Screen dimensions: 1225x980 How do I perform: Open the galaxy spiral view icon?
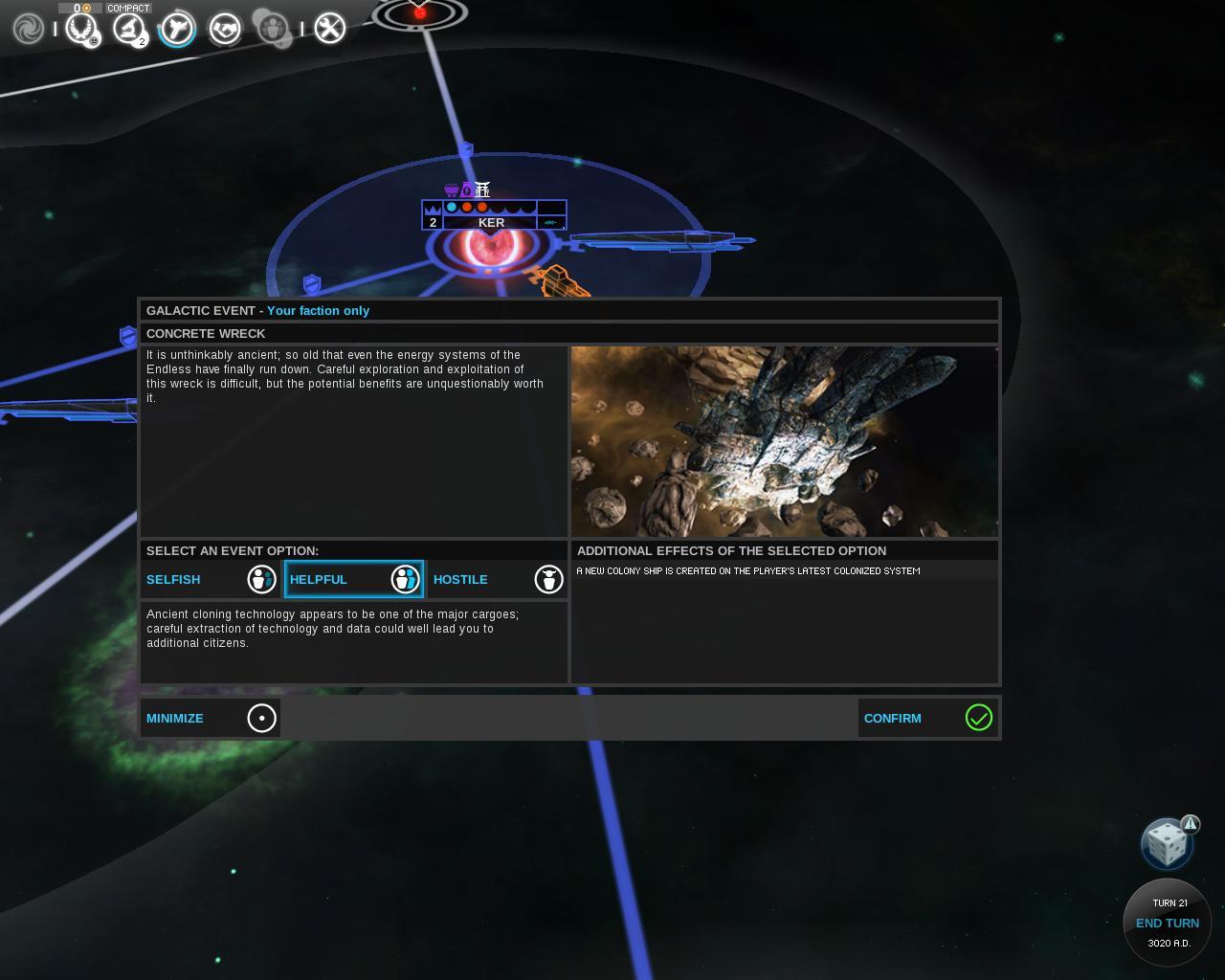coord(29,29)
